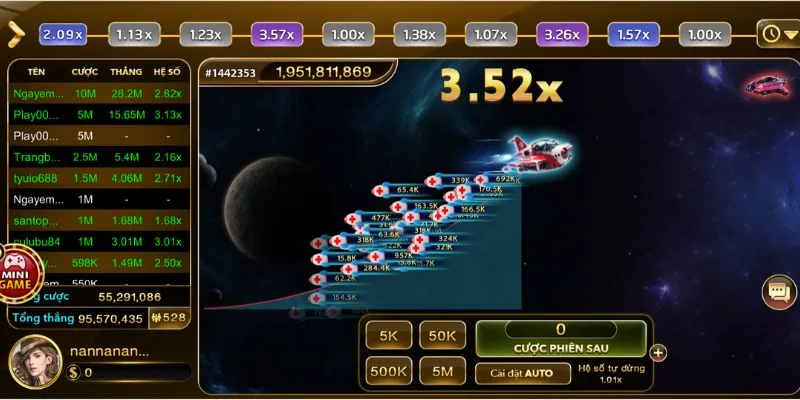The width and height of the screenshot is (800, 400).
Task: Pick the 500K bet chip
Action: coord(387,372)
